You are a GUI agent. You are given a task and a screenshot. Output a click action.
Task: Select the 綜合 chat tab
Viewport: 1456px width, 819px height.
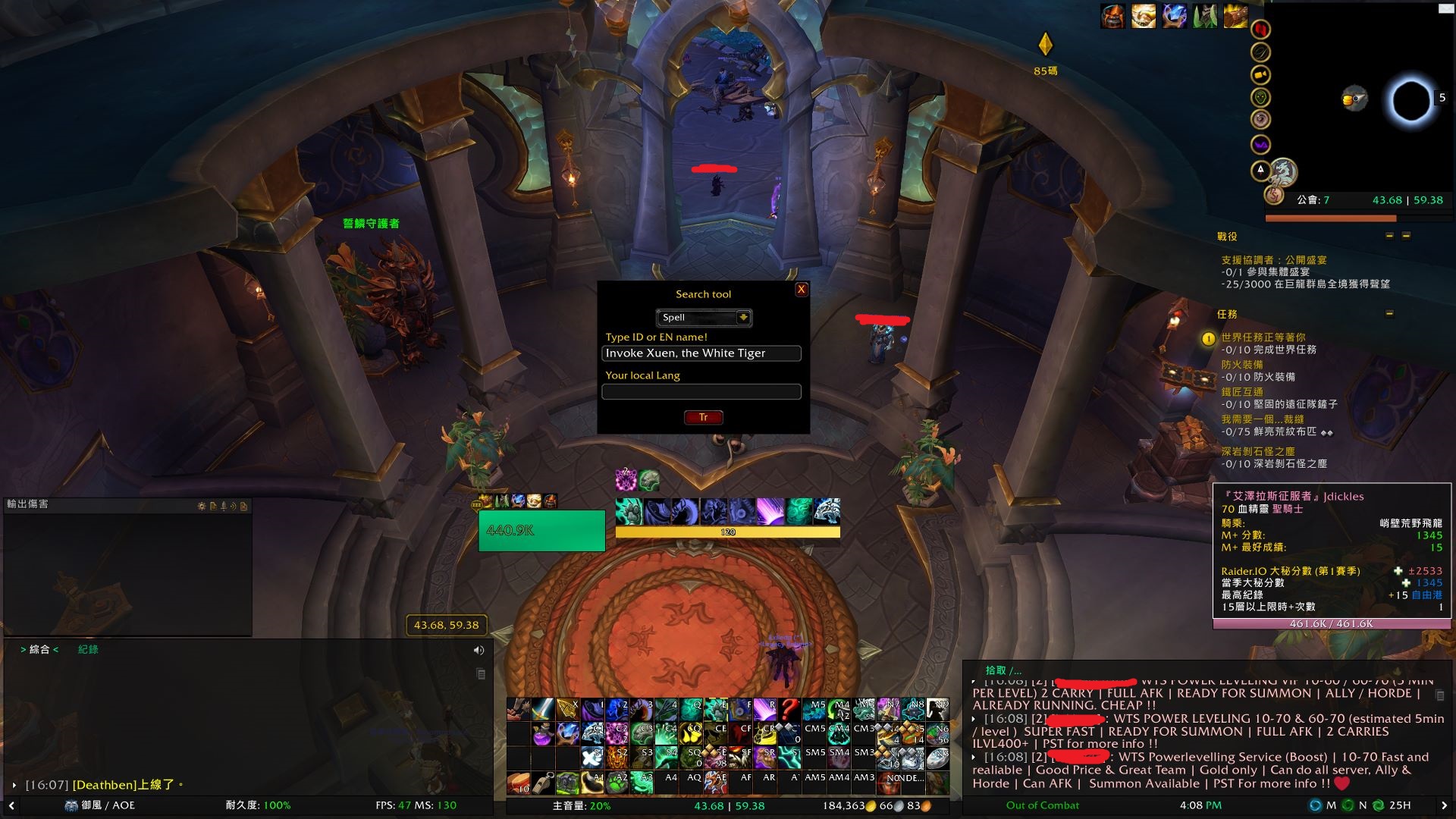(x=39, y=649)
